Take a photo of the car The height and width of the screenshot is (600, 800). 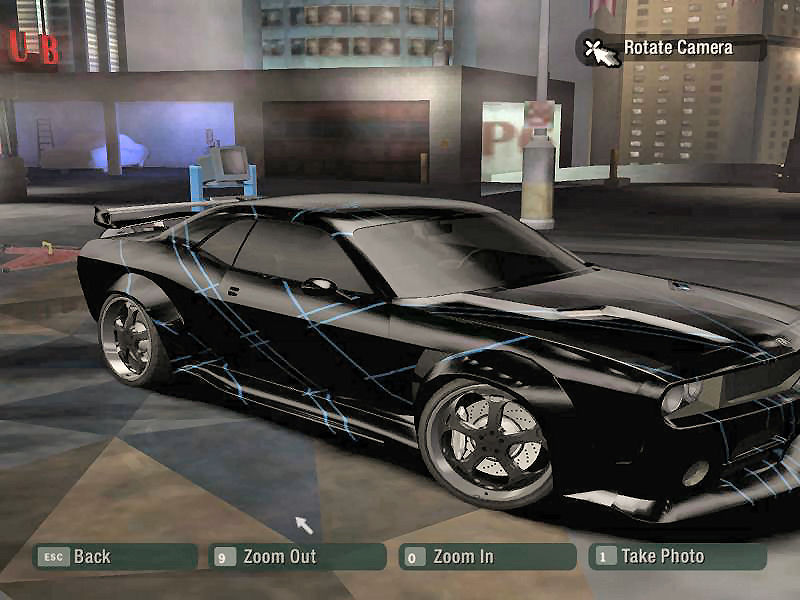[x=677, y=557]
